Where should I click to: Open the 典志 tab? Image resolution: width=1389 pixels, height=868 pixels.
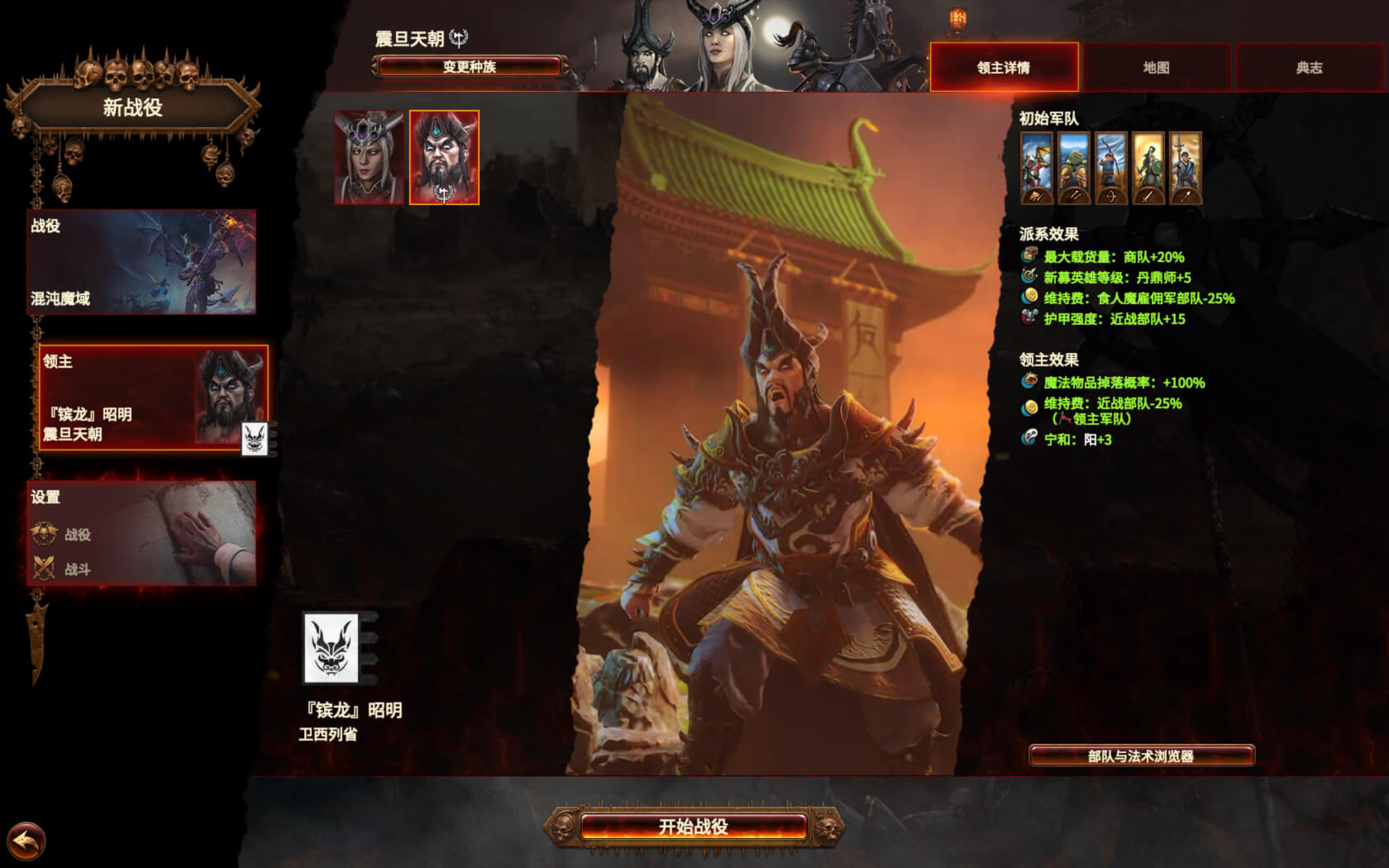[x=1309, y=67]
